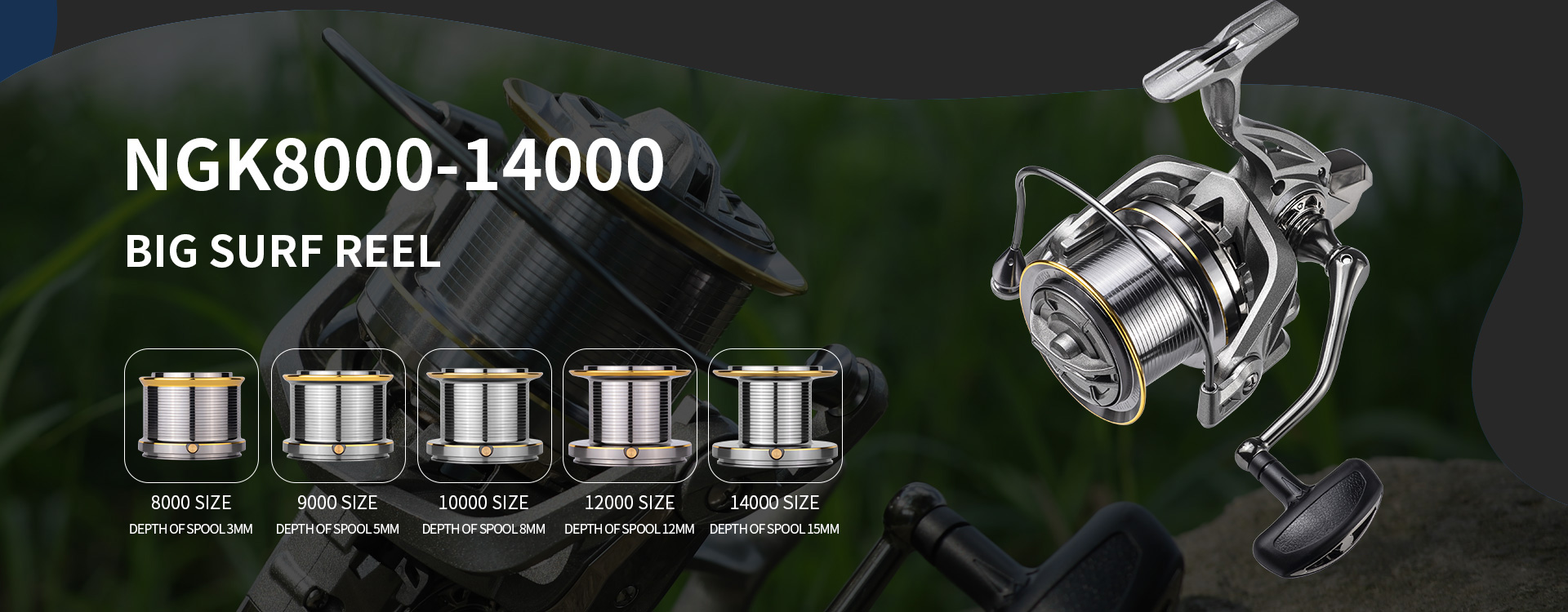The width and height of the screenshot is (1568, 612).
Task: Pick the 10000 size spool thumbnail
Action: click(x=484, y=415)
